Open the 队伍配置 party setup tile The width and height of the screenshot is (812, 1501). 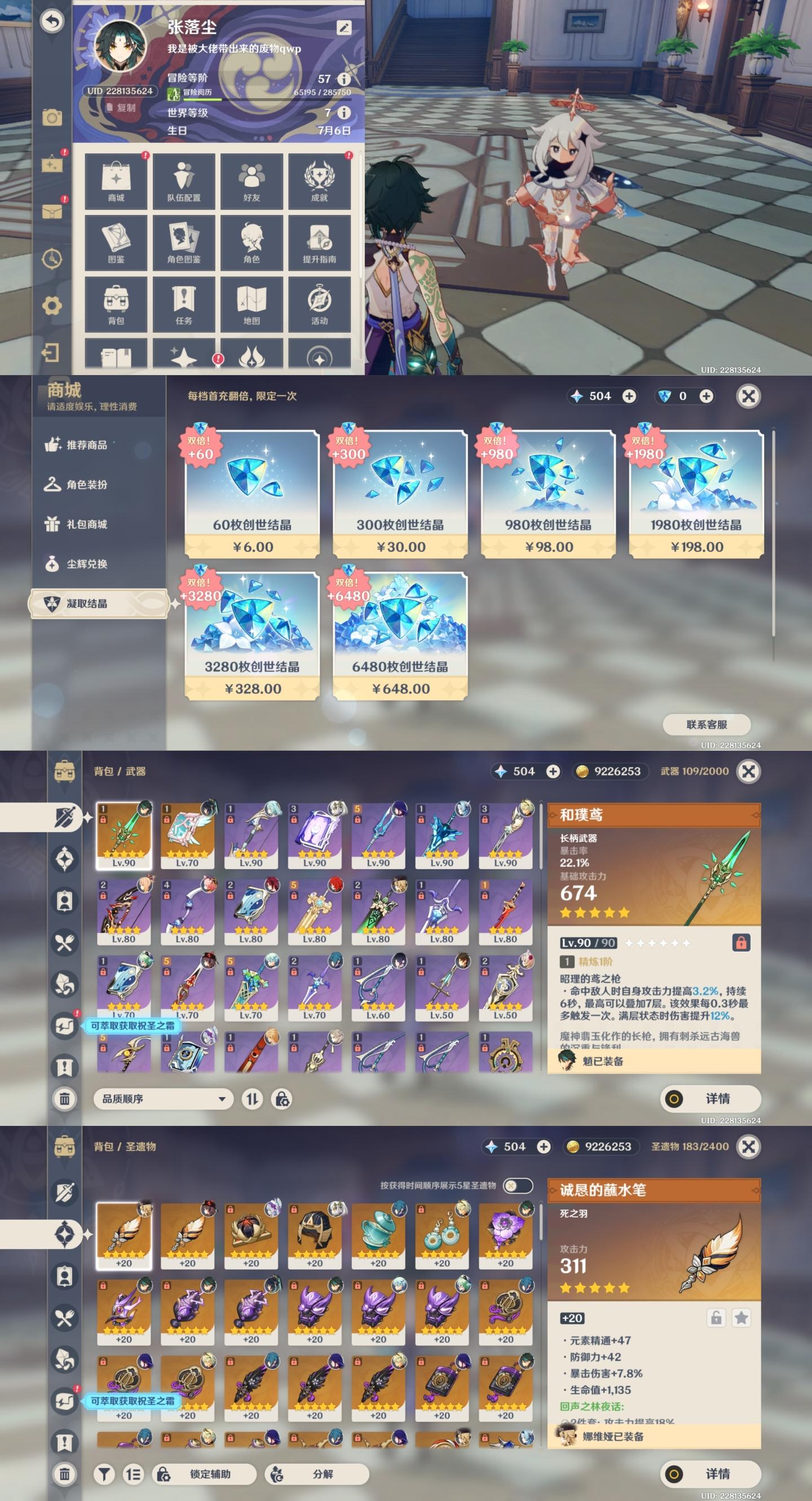click(183, 181)
